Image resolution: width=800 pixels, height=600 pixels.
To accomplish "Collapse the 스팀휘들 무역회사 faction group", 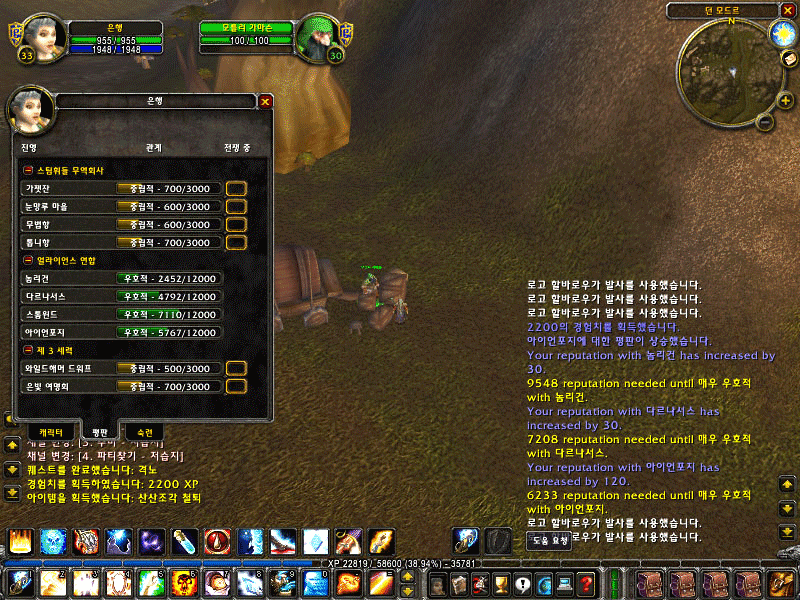I will click(x=27, y=170).
